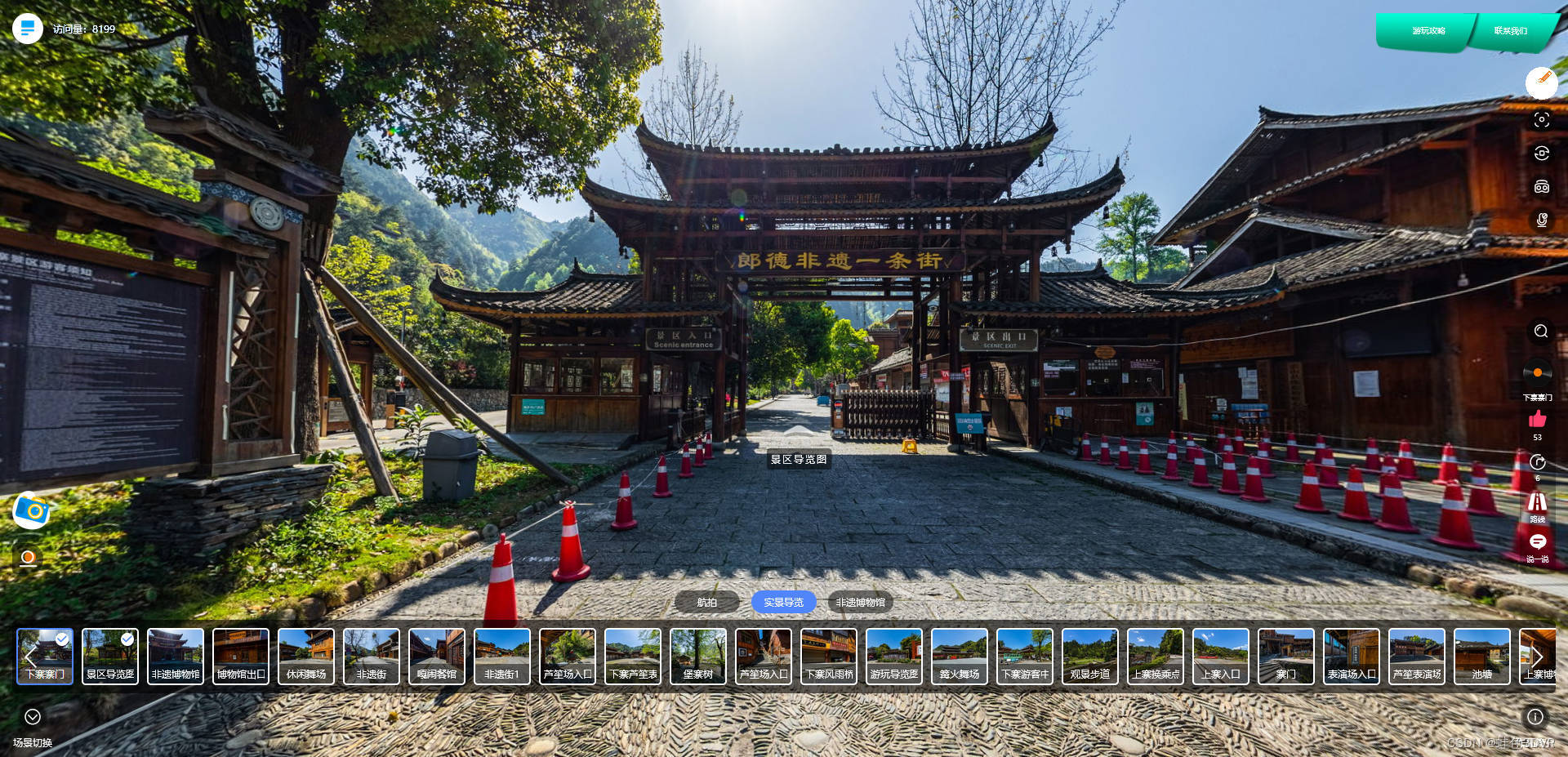Toggle the 场景切换 scene switcher
Viewport: 1568px width, 757px height.
coord(33,717)
